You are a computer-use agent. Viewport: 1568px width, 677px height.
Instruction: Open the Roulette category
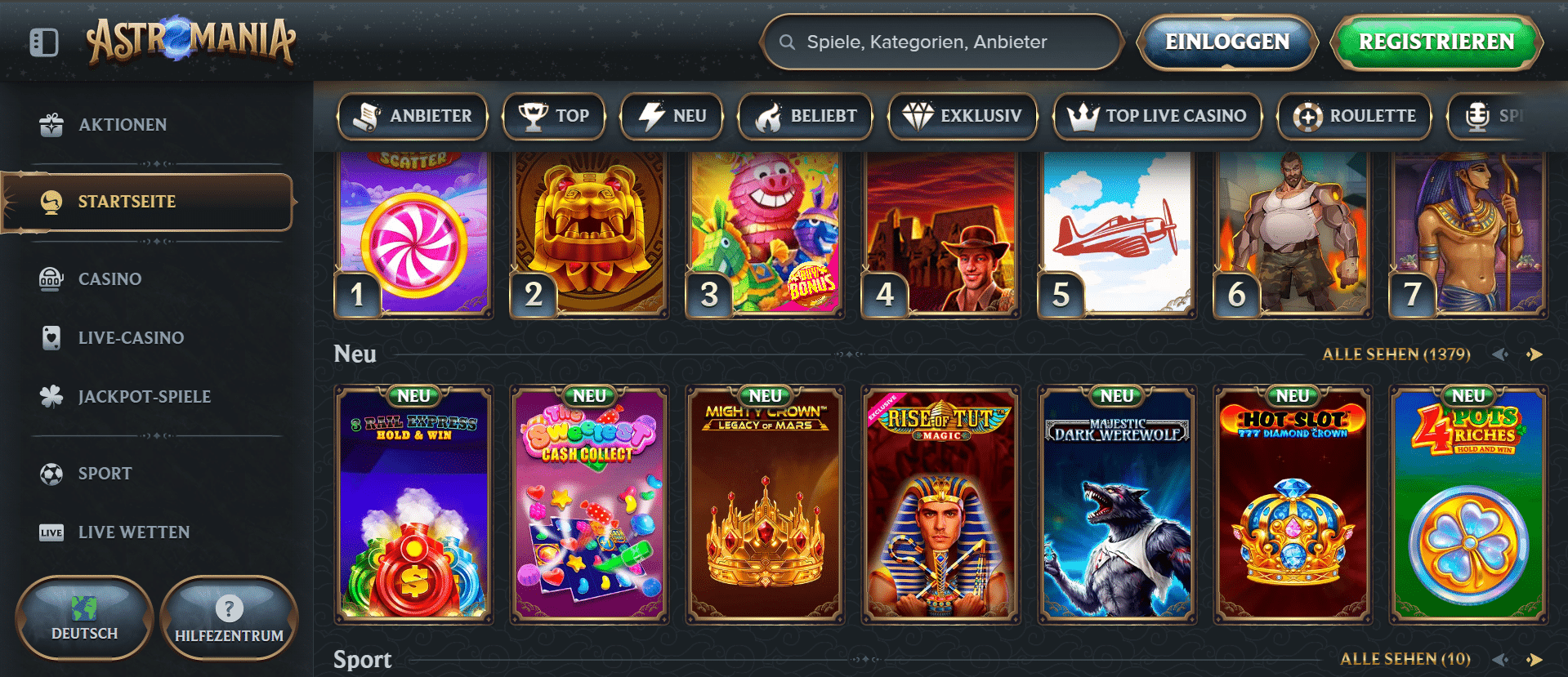tap(1354, 116)
